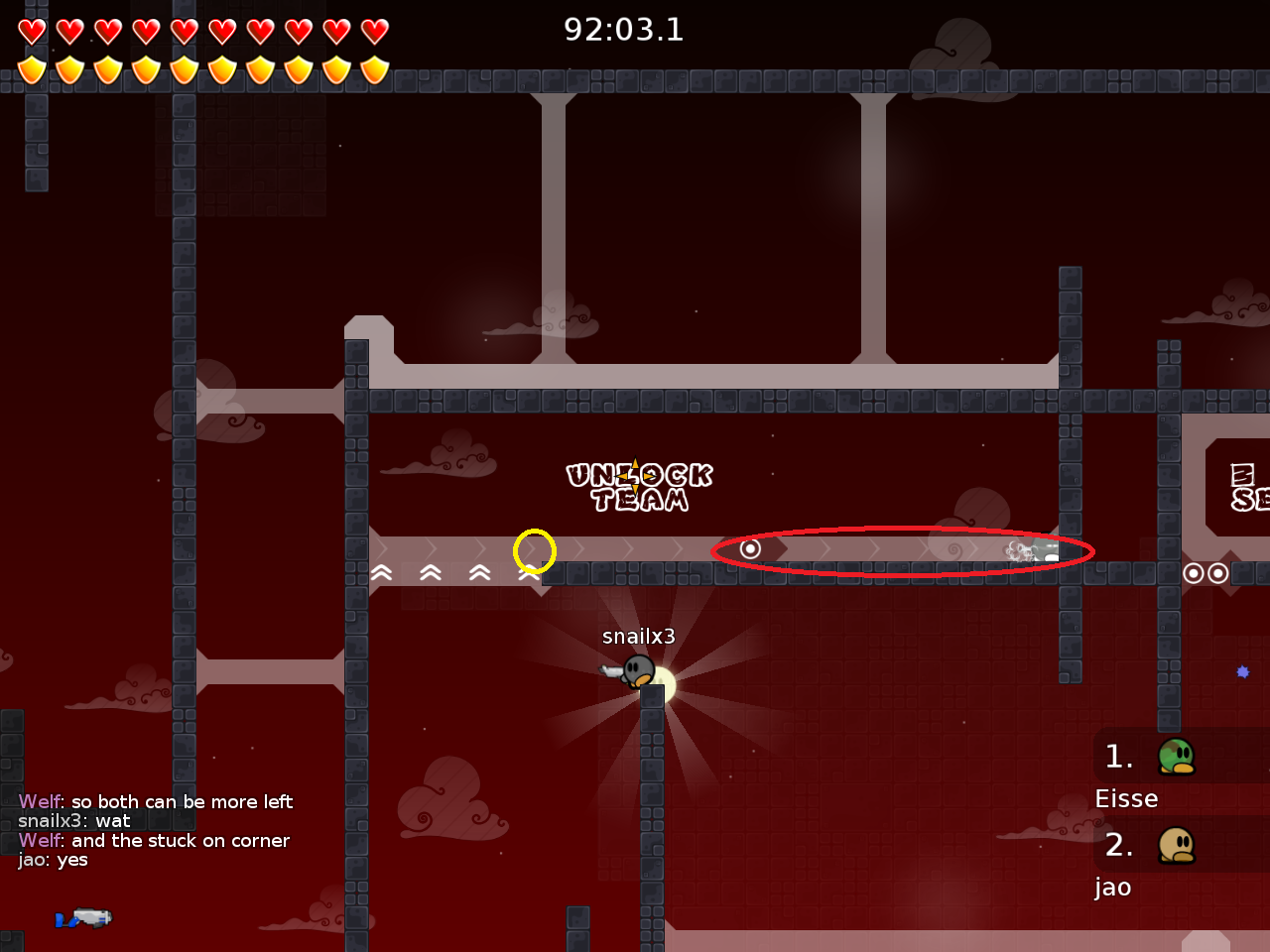Image resolution: width=1270 pixels, height=952 pixels.
Task: Click the player name snailx3
Action: [638, 636]
